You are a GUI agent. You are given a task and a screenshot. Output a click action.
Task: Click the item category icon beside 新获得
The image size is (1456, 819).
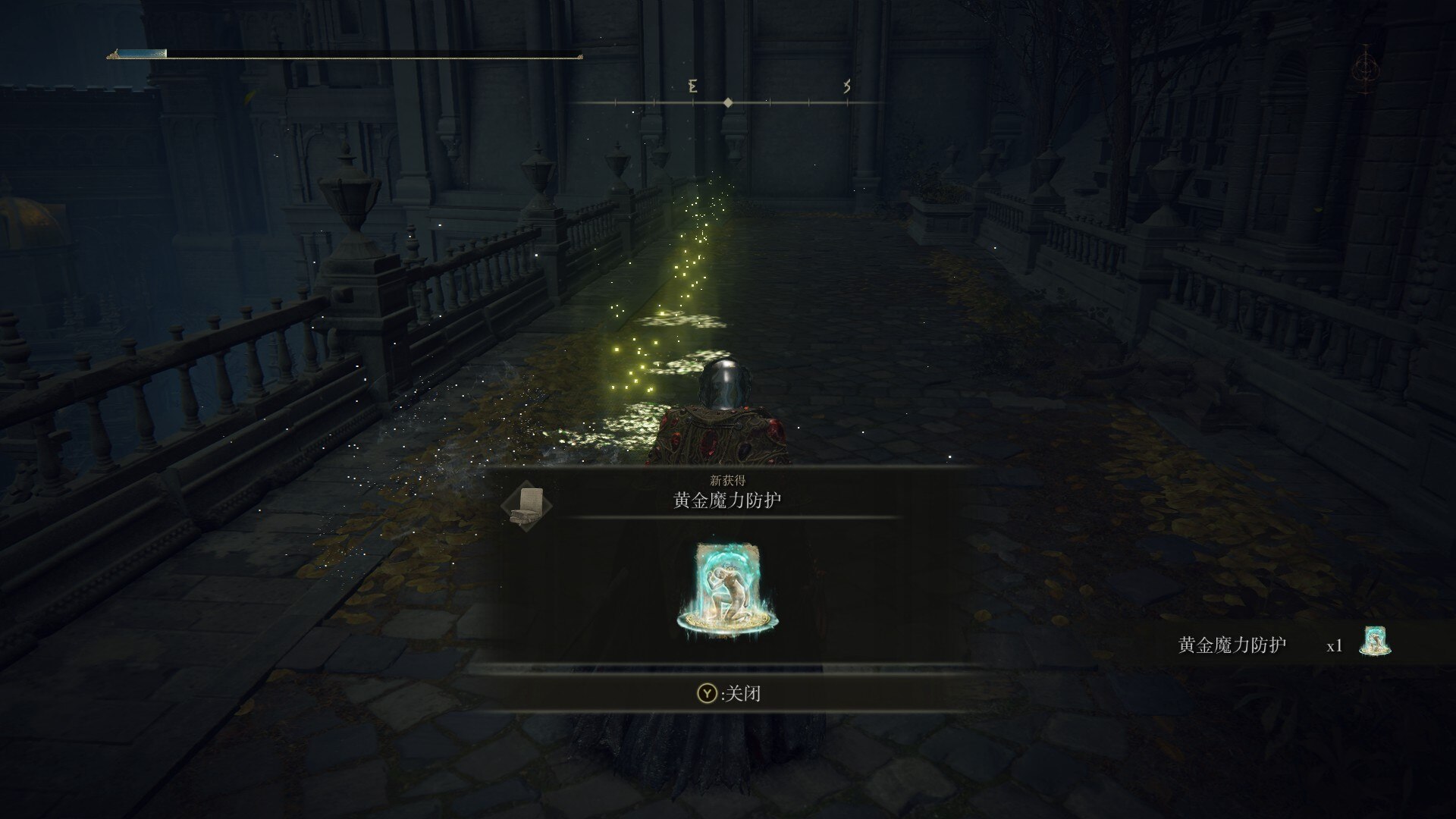point(528,506)
